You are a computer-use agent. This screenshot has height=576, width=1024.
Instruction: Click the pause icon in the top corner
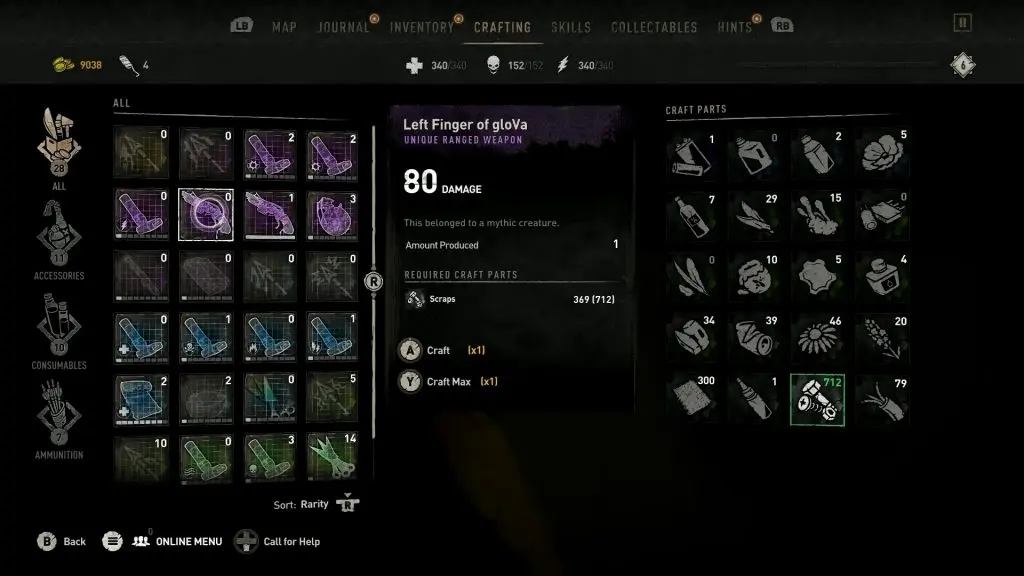pyautogui.click(x=962, y=23)
